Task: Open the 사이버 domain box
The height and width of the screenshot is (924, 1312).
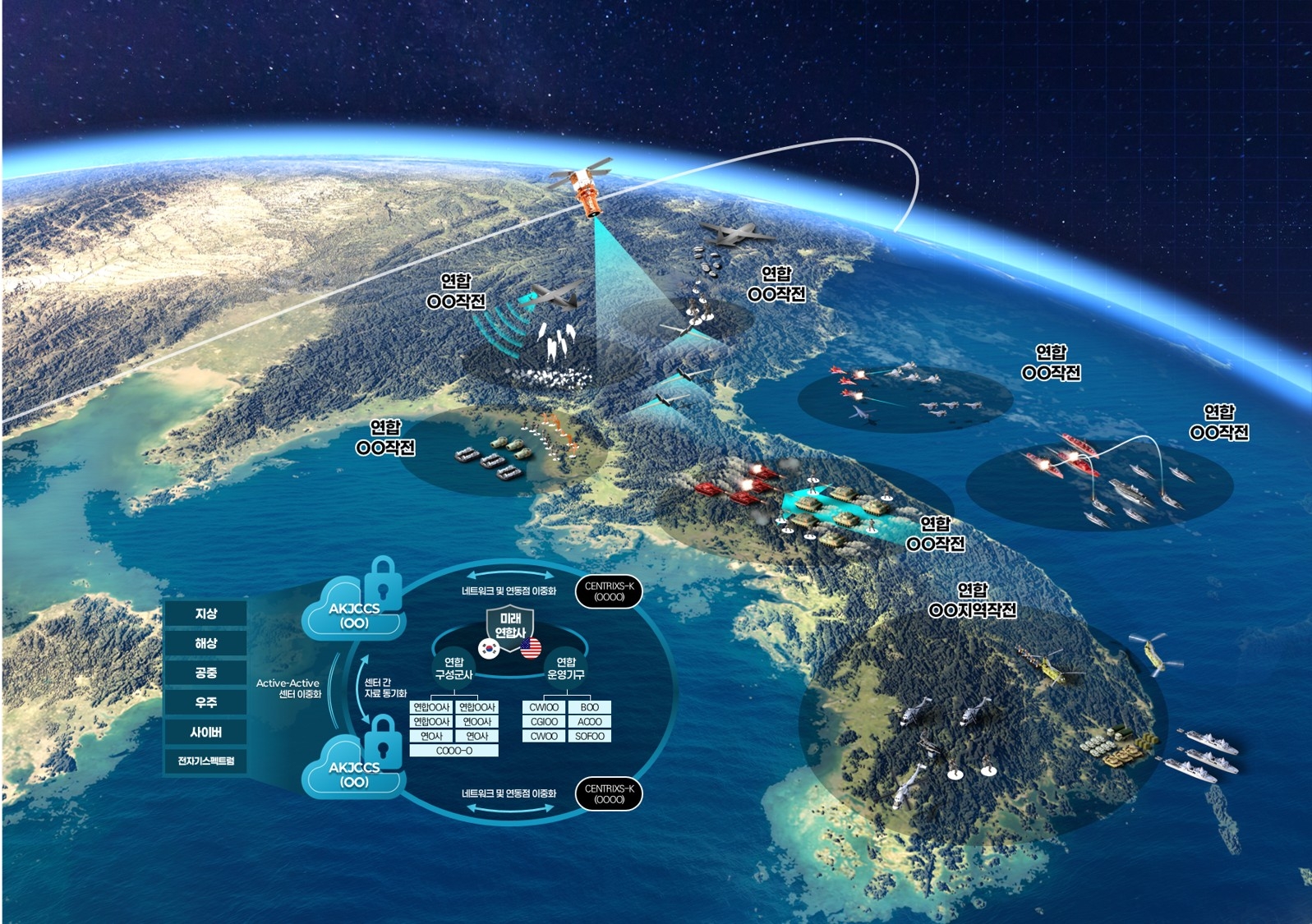Action: coord(205,732)
